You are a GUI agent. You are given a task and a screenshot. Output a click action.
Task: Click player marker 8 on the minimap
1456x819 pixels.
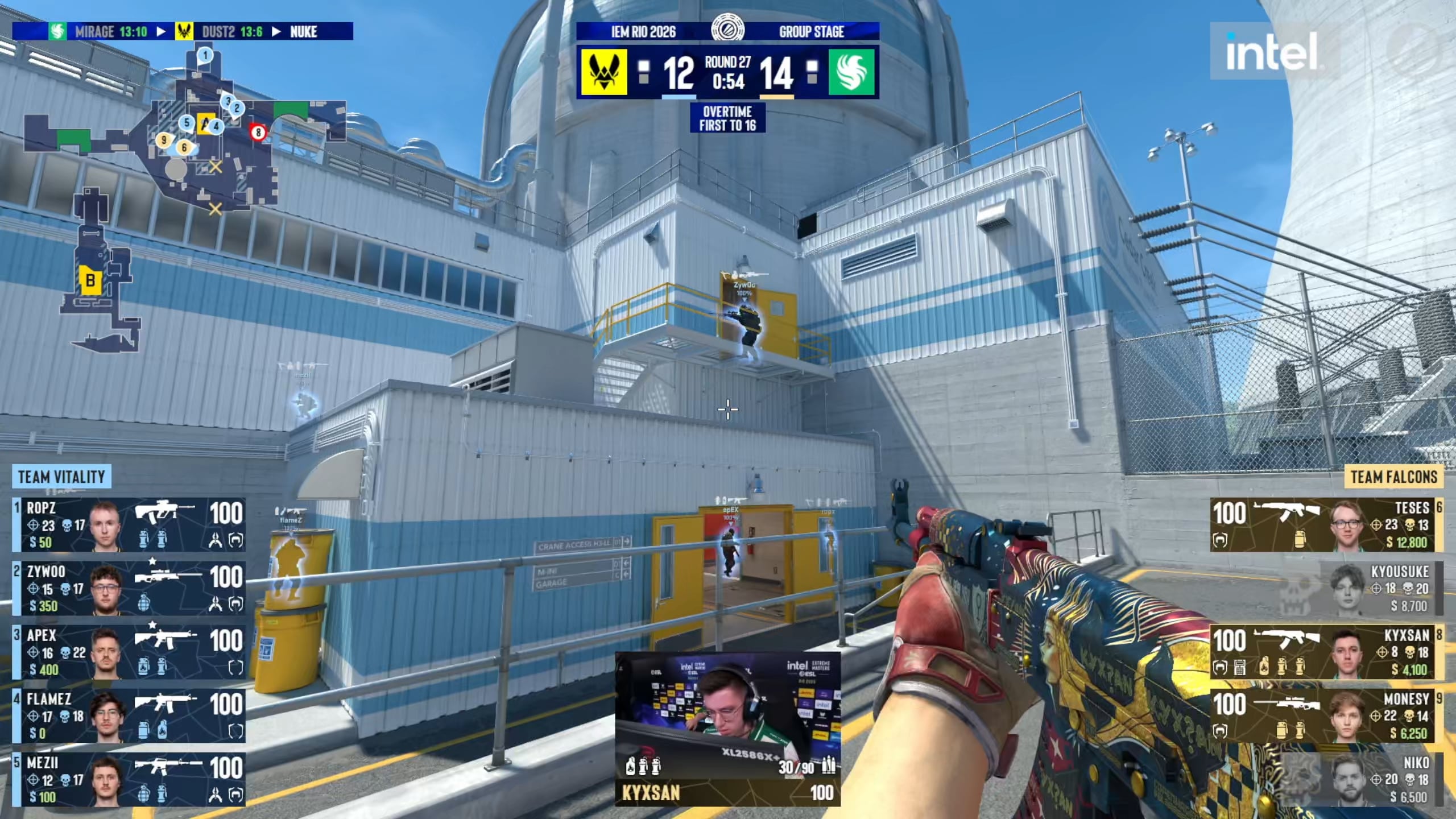click(x=258, y=133)
